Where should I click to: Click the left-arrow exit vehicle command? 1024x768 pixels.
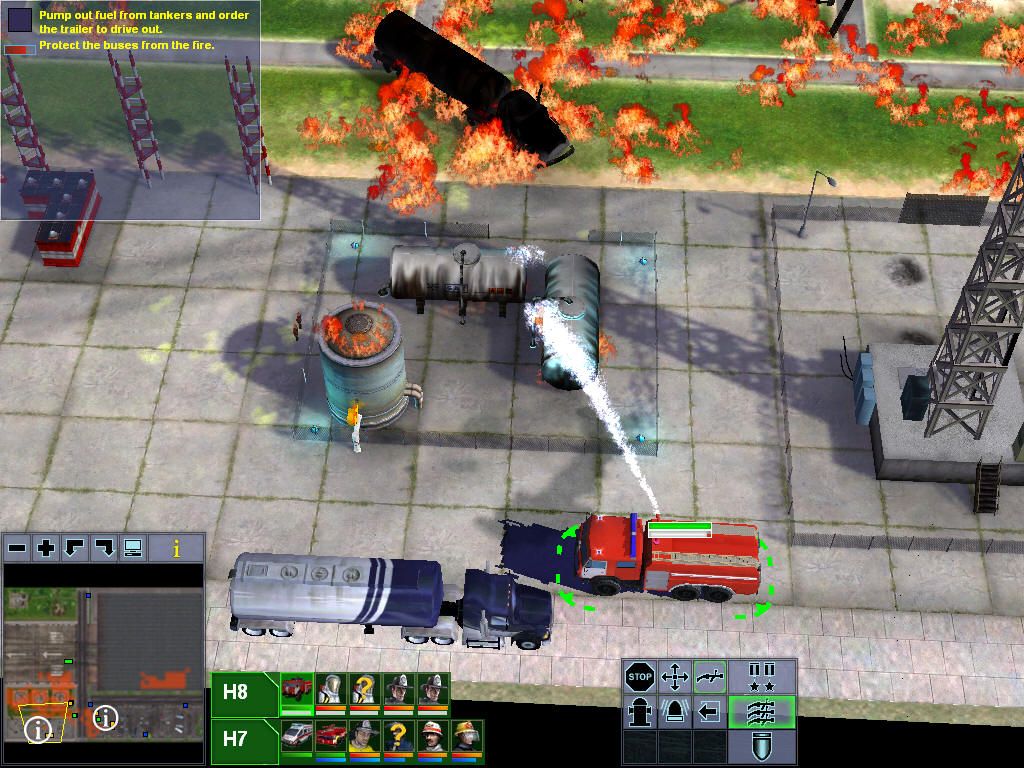[710, 712]
